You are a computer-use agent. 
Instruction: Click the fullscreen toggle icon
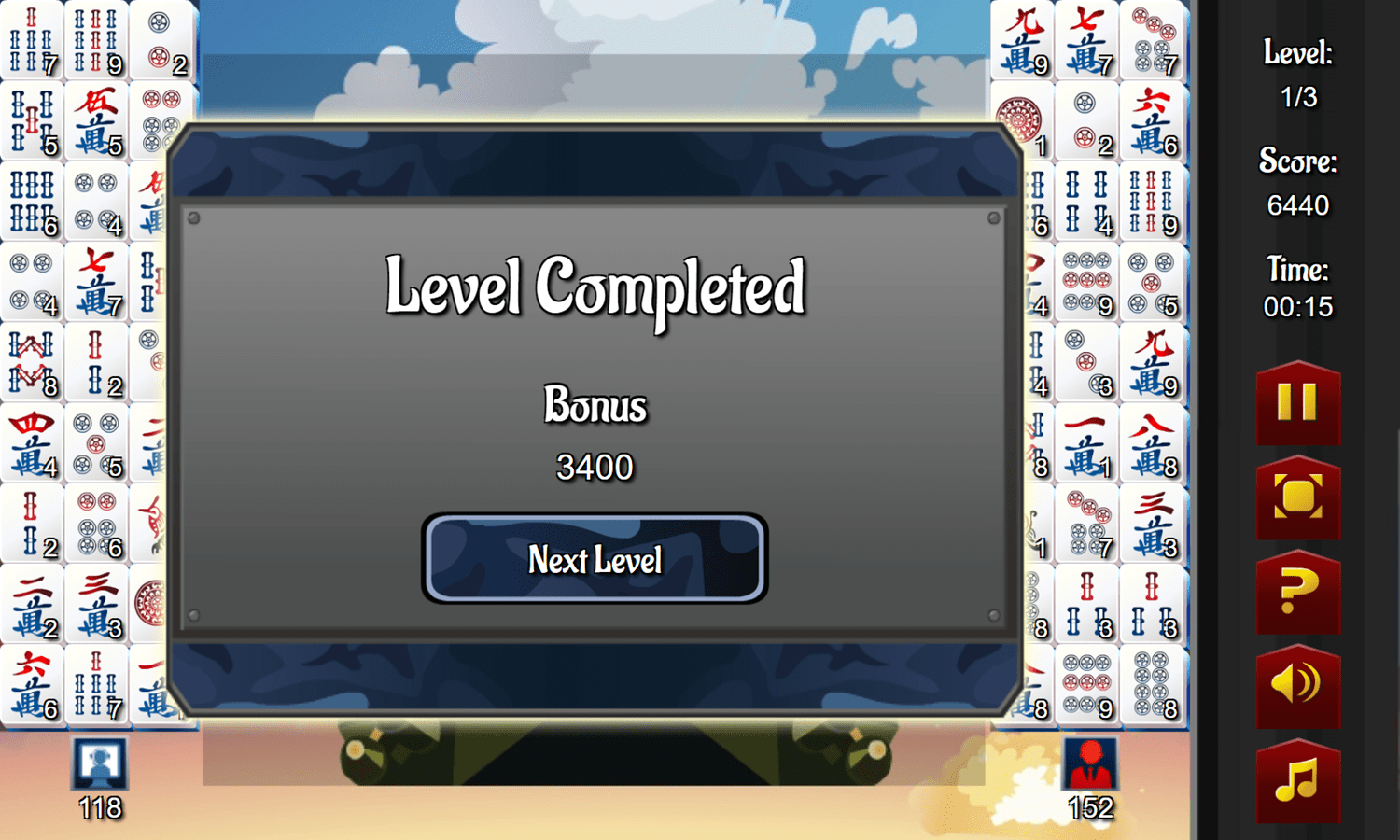click(x=1297, y=497)
